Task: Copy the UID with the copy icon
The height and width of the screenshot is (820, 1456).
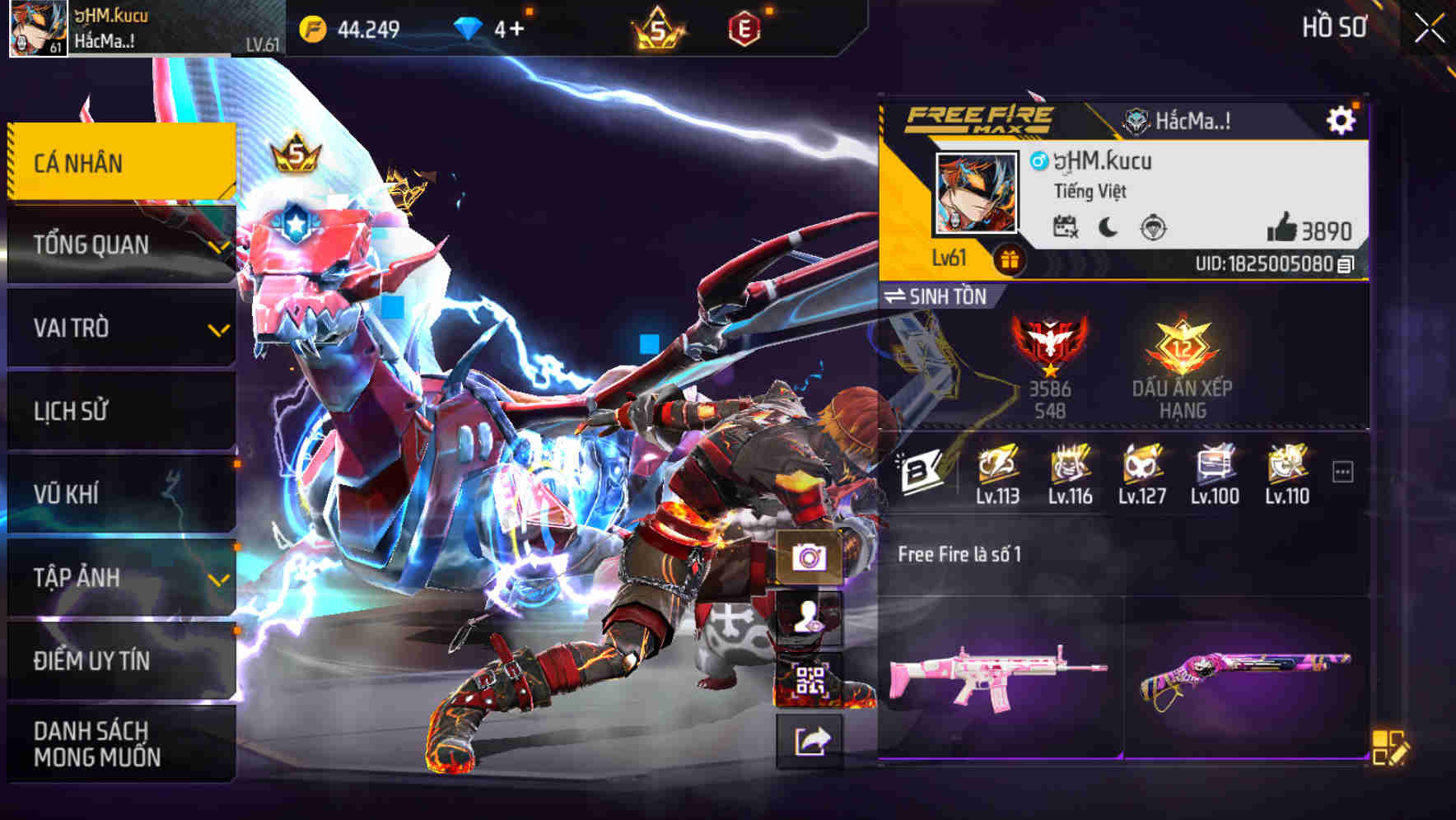Action: [1345, 267]
